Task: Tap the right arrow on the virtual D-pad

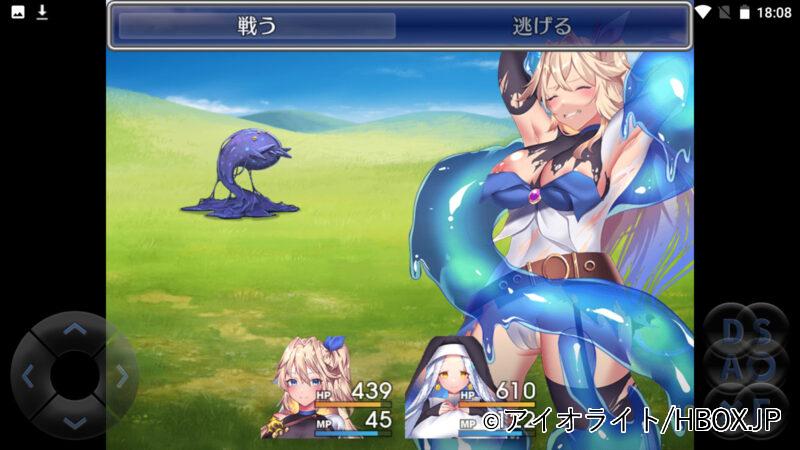Action: coord(121,377)
